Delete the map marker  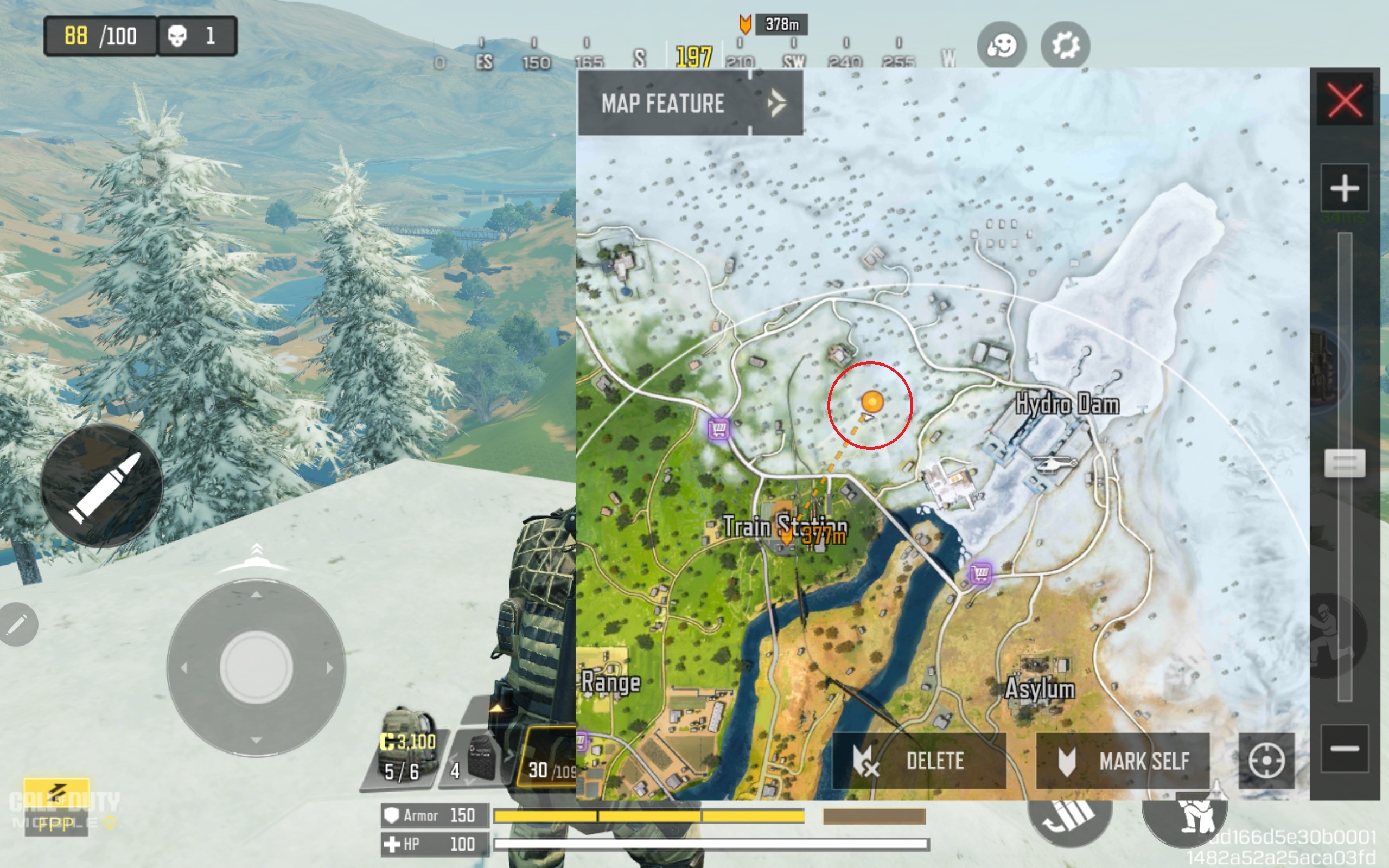919,761
